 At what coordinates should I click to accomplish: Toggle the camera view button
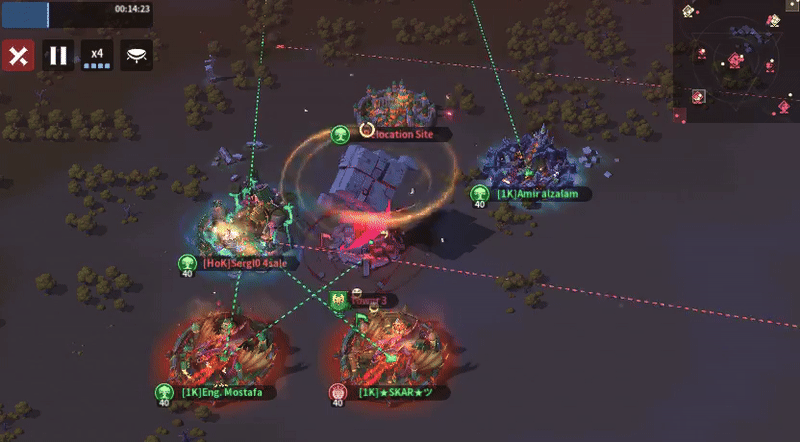tap(137, 55)
